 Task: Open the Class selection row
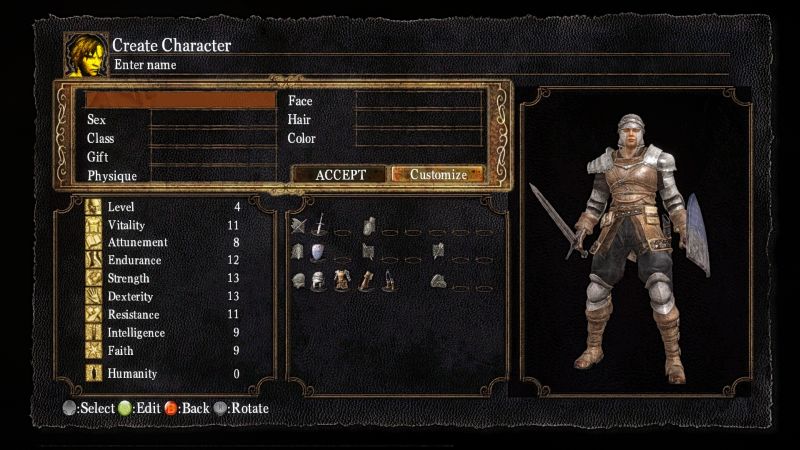[180, 138]
